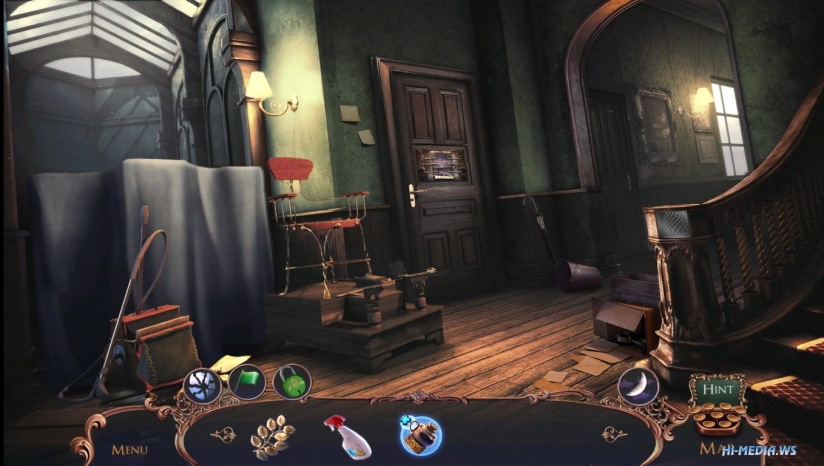This screenshot has height=466, width=824.
Task: Click the green padlock round icon
Action: pyautogui.click(x=292, y=383)
